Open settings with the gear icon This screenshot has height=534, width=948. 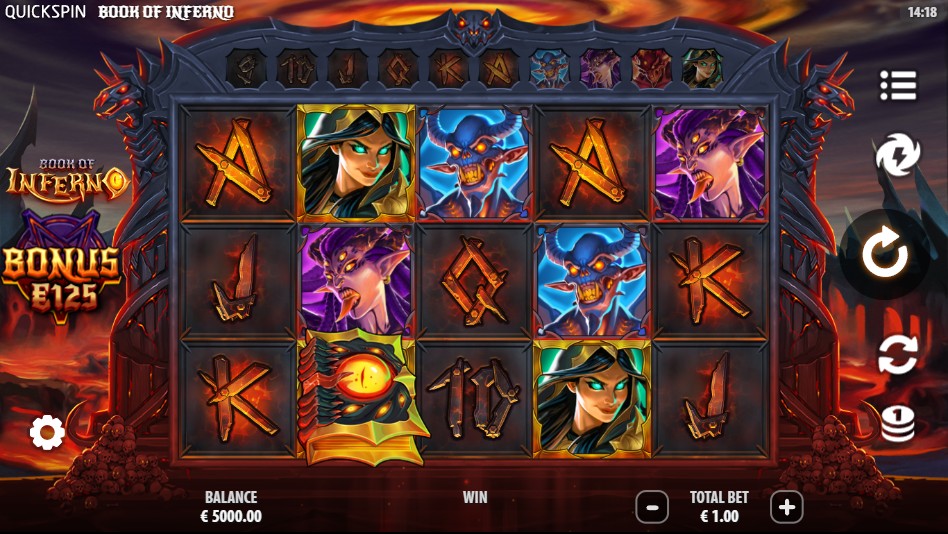tap(47, 432)
